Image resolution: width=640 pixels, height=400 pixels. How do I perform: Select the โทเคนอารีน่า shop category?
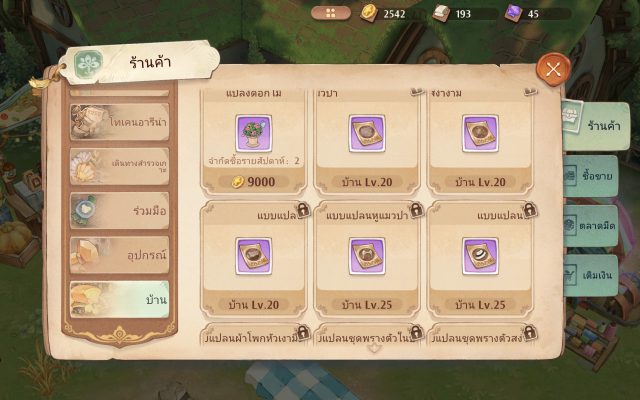pyautogui.click(x=119, y=122)
